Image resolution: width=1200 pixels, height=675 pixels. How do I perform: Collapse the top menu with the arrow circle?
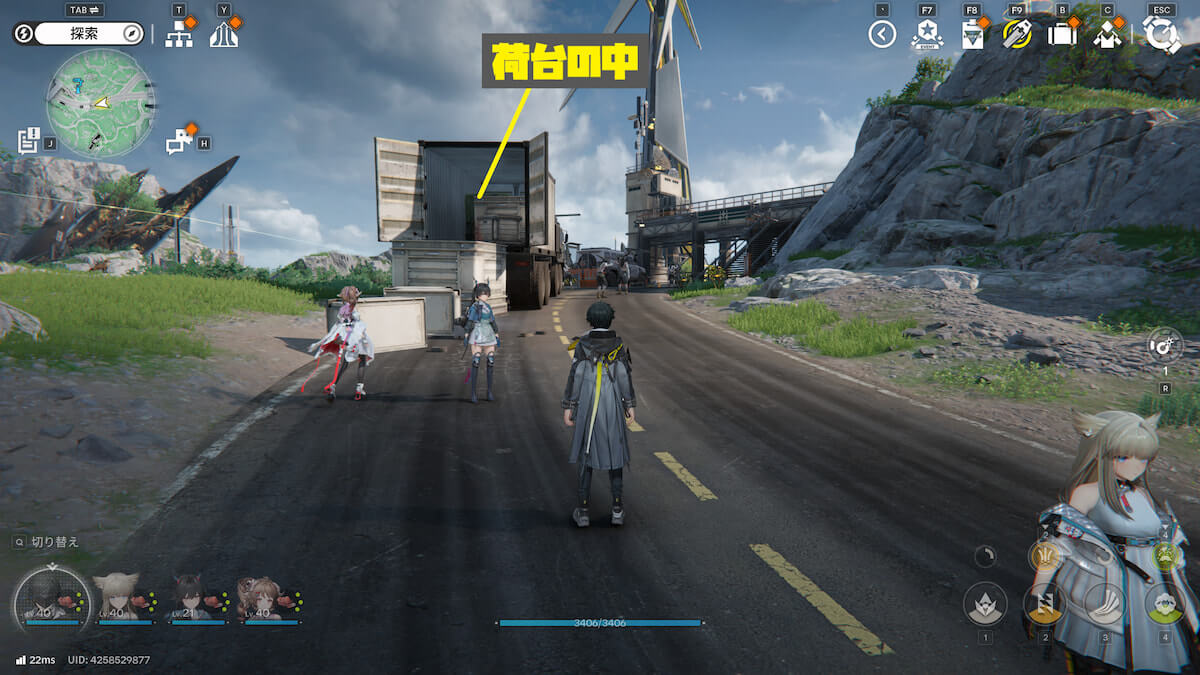click(x=882, y=35)
